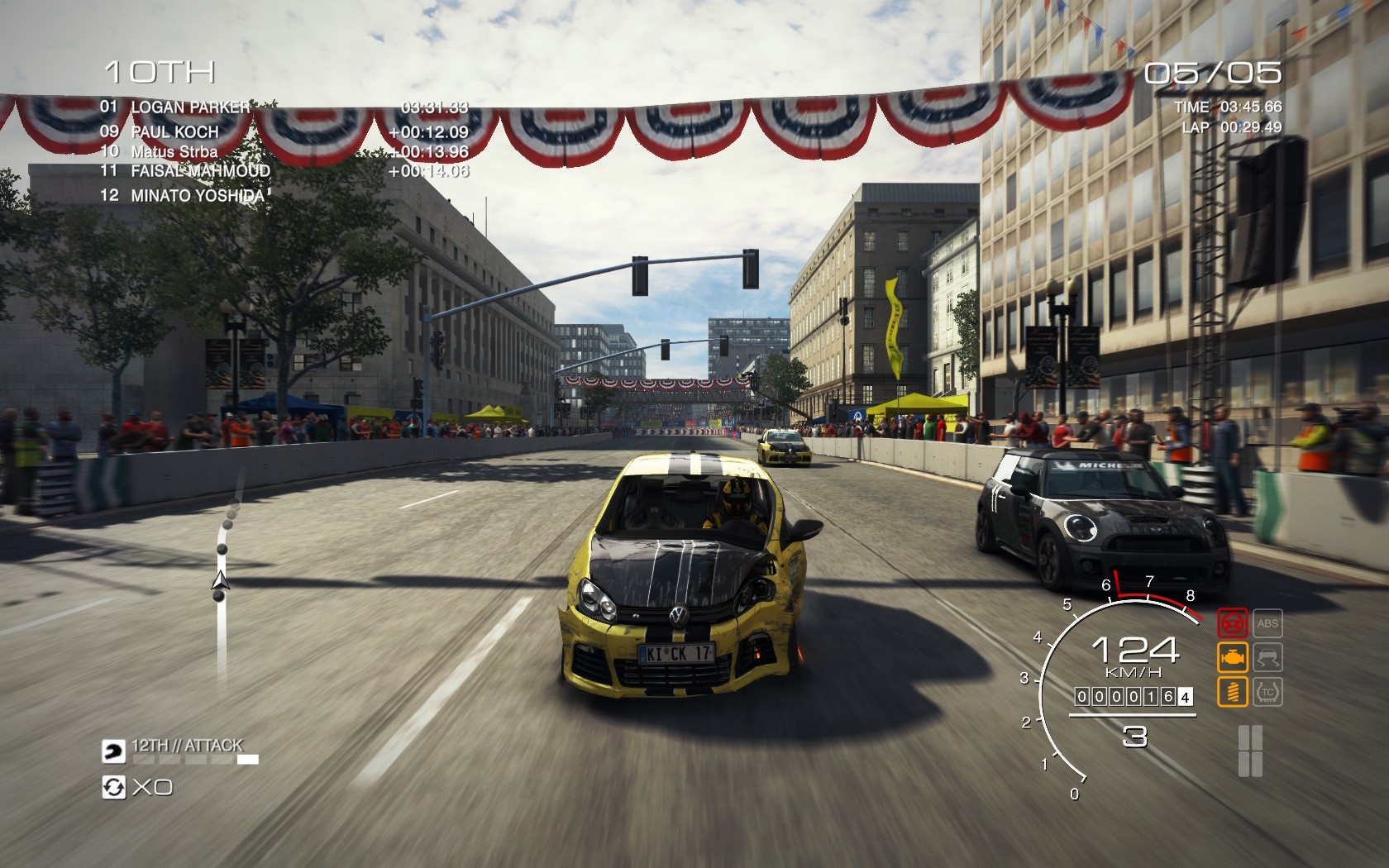Click the four-tyre wear indicator
The width and height of the screenshot is (1389, 868).
[1250, 751]
